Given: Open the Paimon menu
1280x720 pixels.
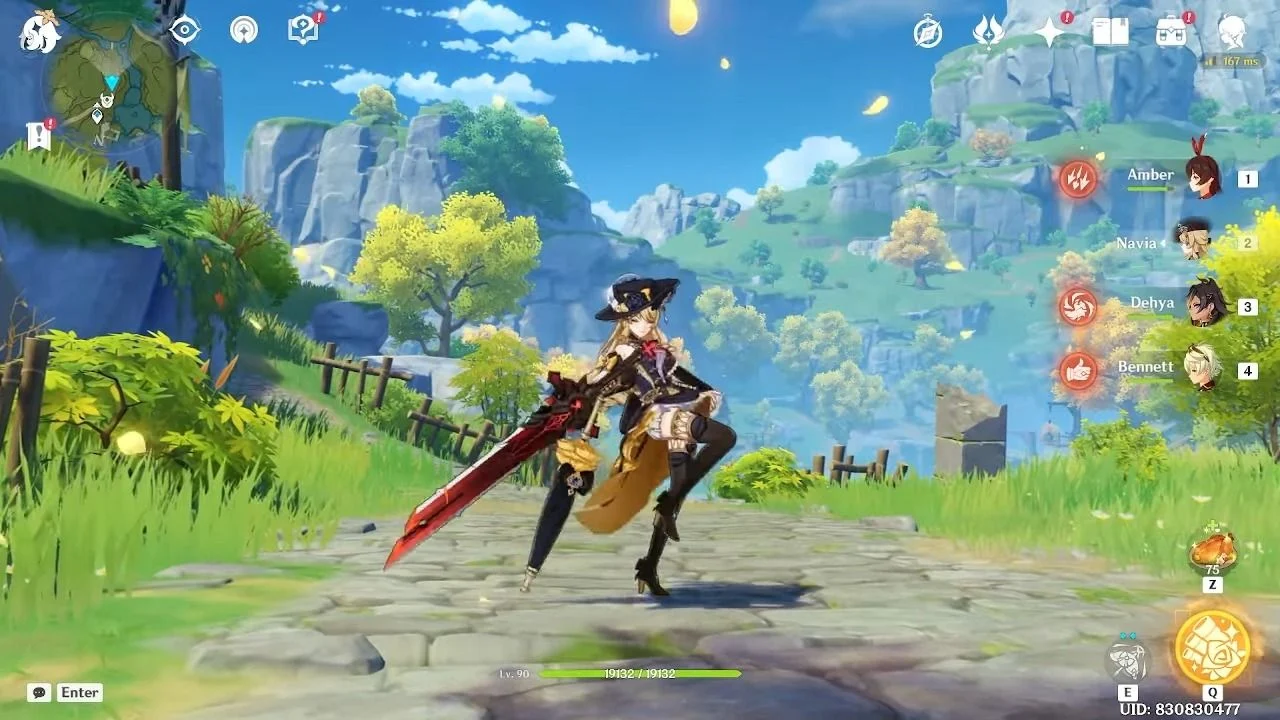Looking at the screenshot, I should point(37,32).
